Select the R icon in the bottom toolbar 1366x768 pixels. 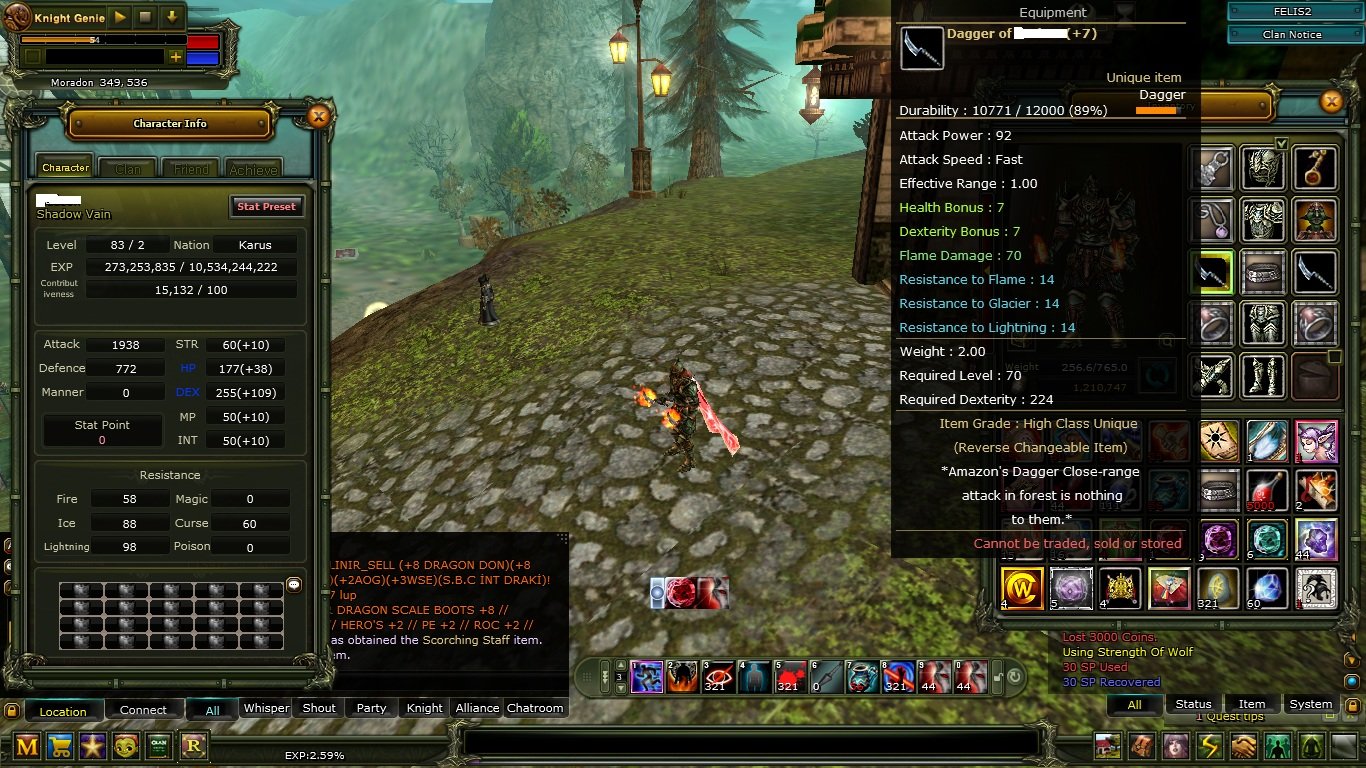(192, 746)
